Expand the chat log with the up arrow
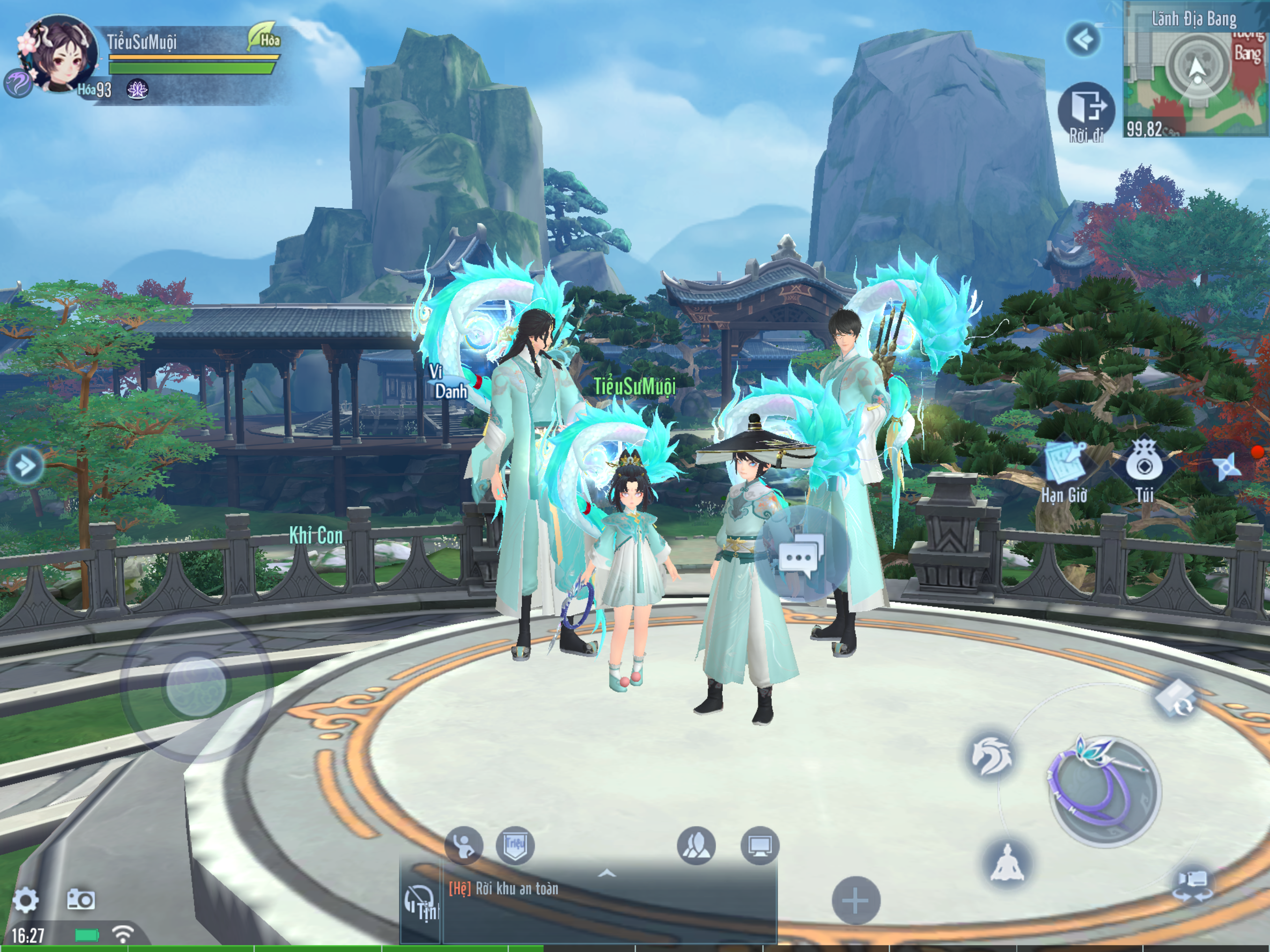The image size is (1270, 952). tap(607, 874)
